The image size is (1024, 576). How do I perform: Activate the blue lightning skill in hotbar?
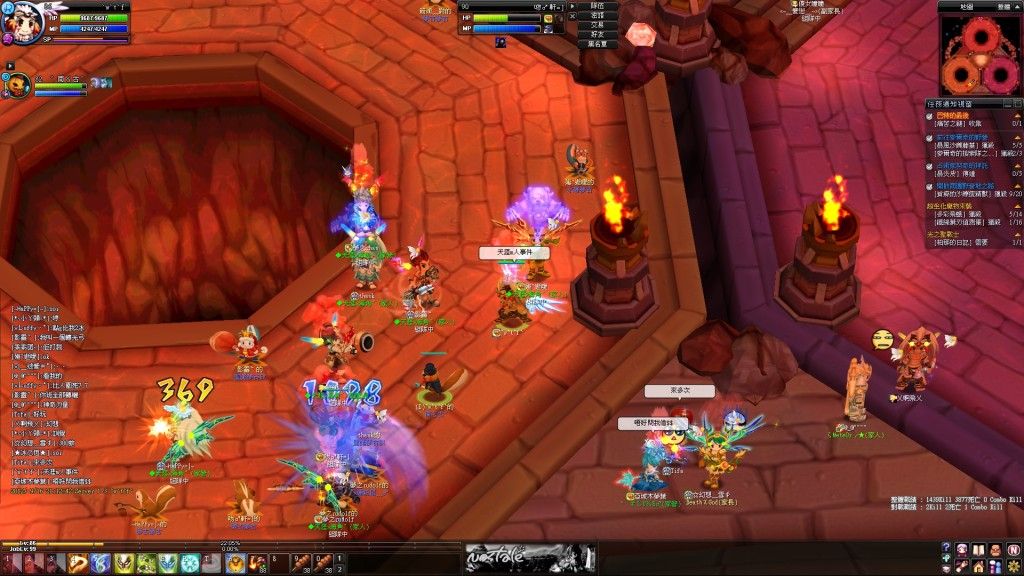(100, 563)
